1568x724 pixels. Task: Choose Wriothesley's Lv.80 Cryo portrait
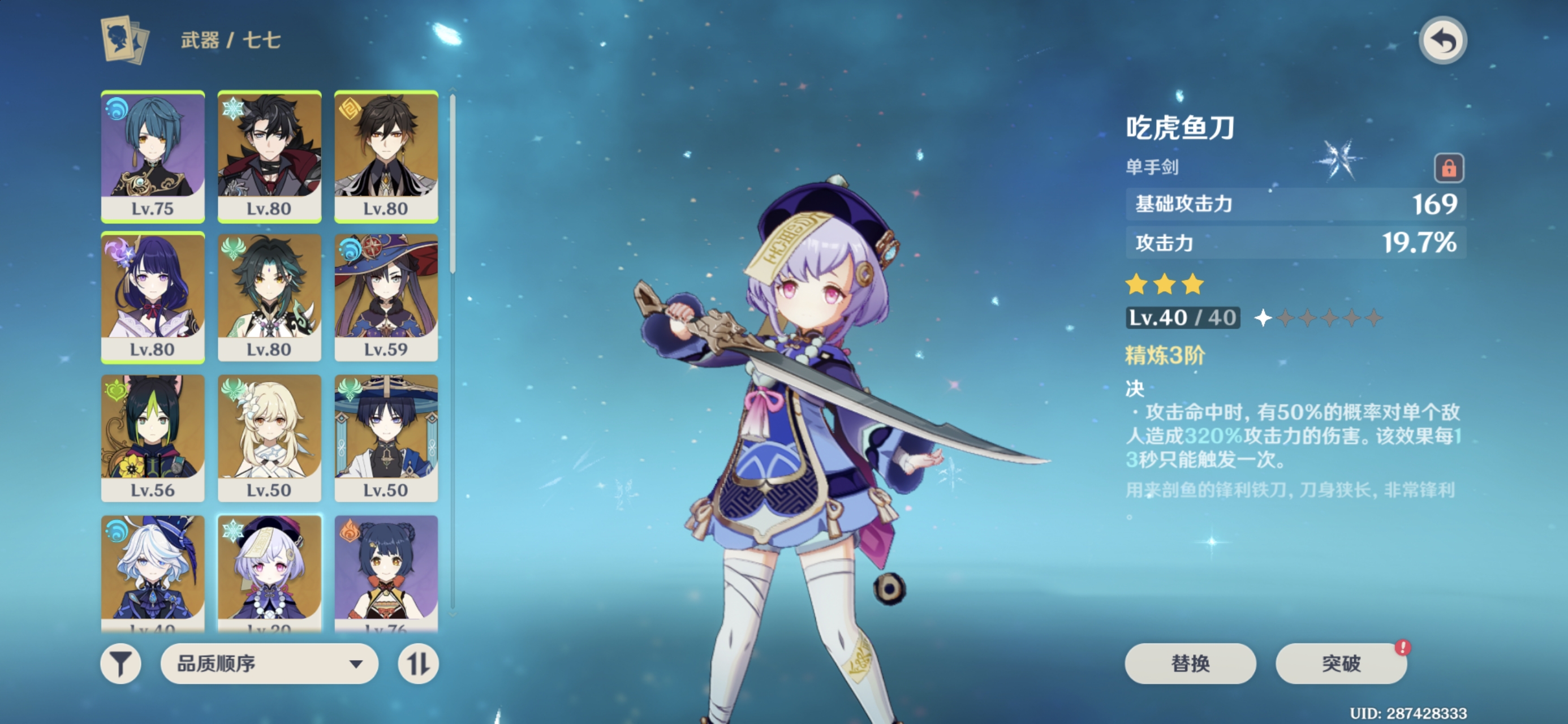[x=269, y=157]
